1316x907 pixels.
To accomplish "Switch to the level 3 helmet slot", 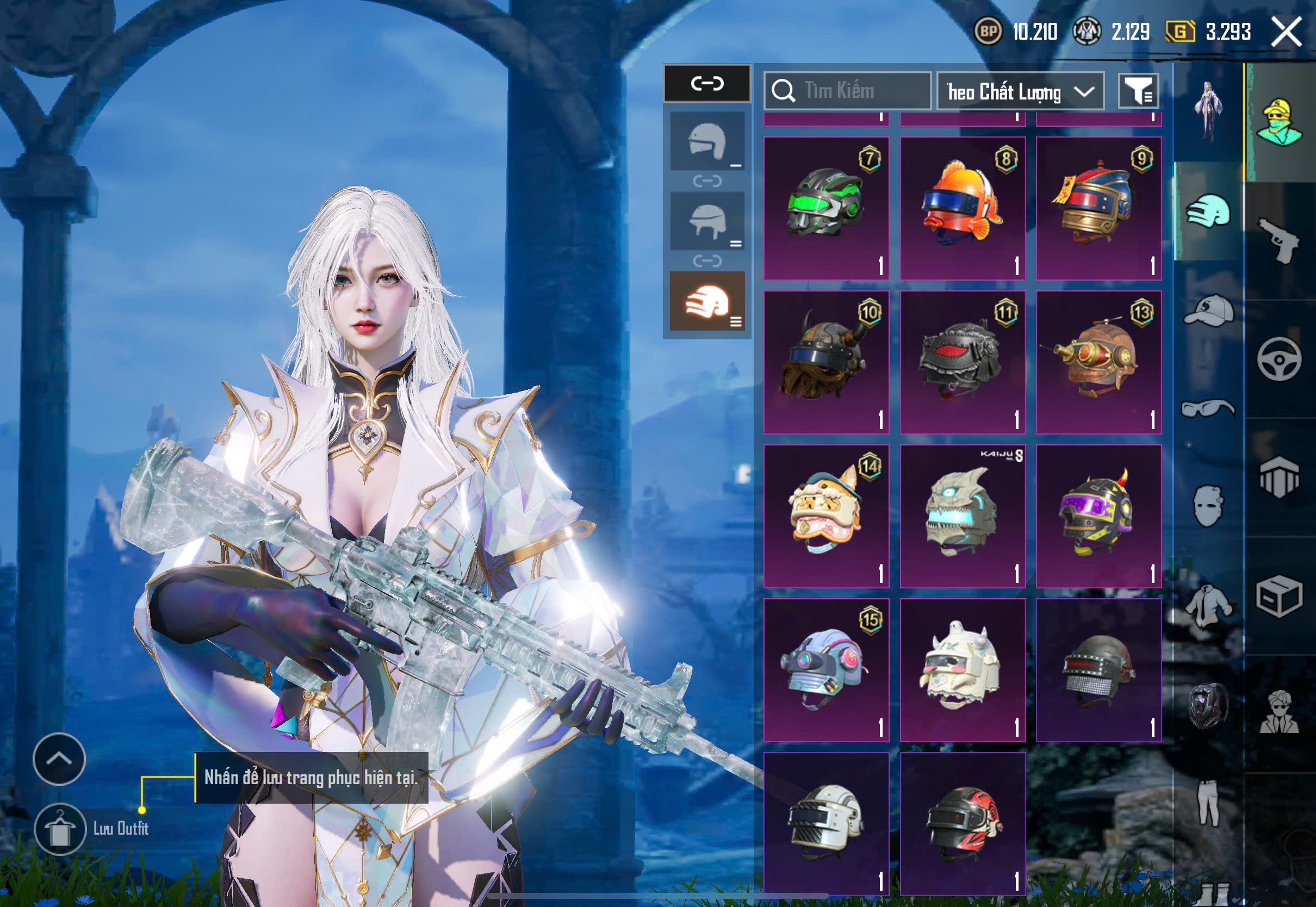I will pyautogui.click(x=707, y=301).
